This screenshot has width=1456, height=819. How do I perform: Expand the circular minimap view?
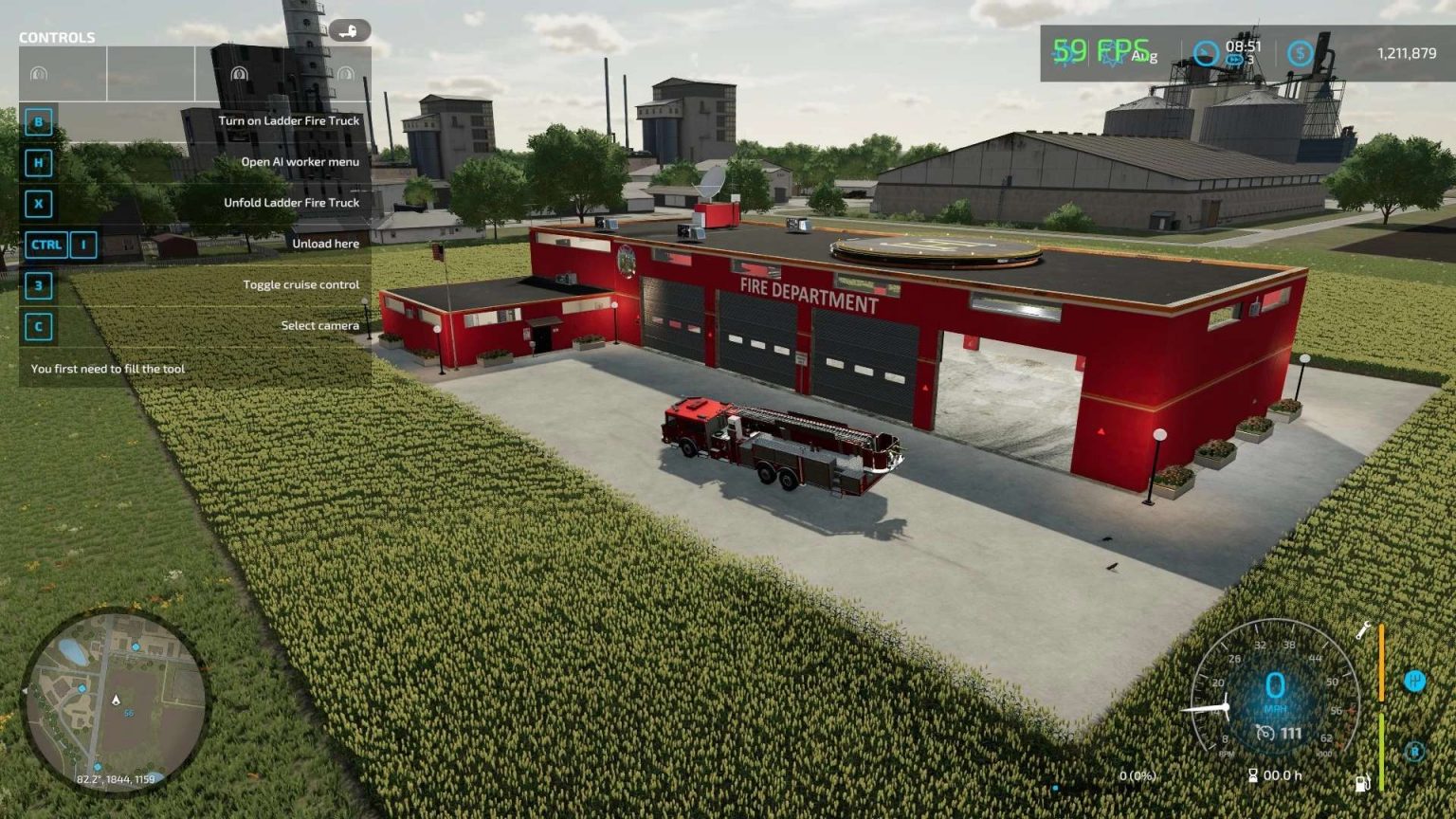pyautogui.click(x=118, y=701)
